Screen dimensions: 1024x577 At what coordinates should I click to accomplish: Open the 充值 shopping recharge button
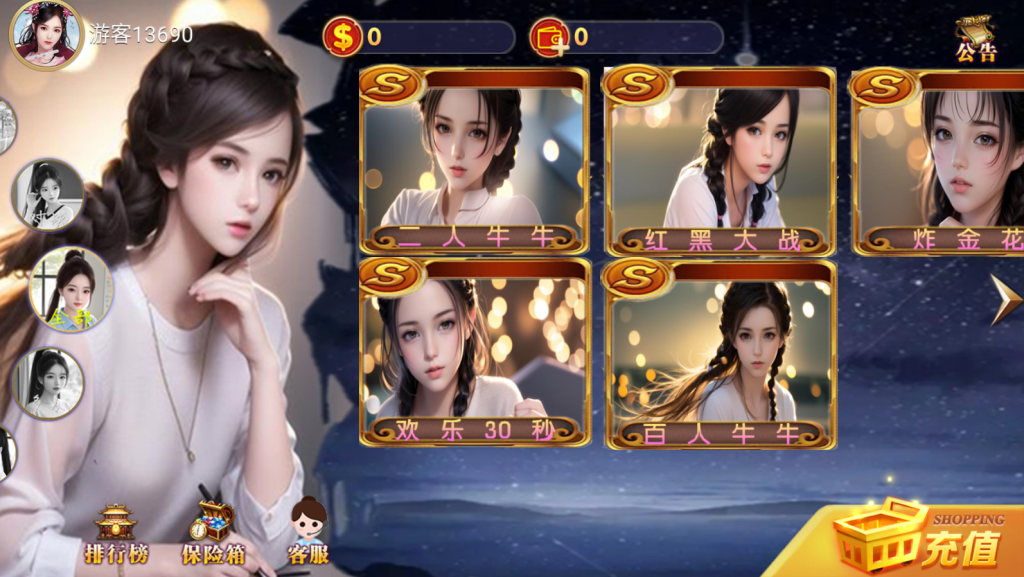(x=920, y=538)
